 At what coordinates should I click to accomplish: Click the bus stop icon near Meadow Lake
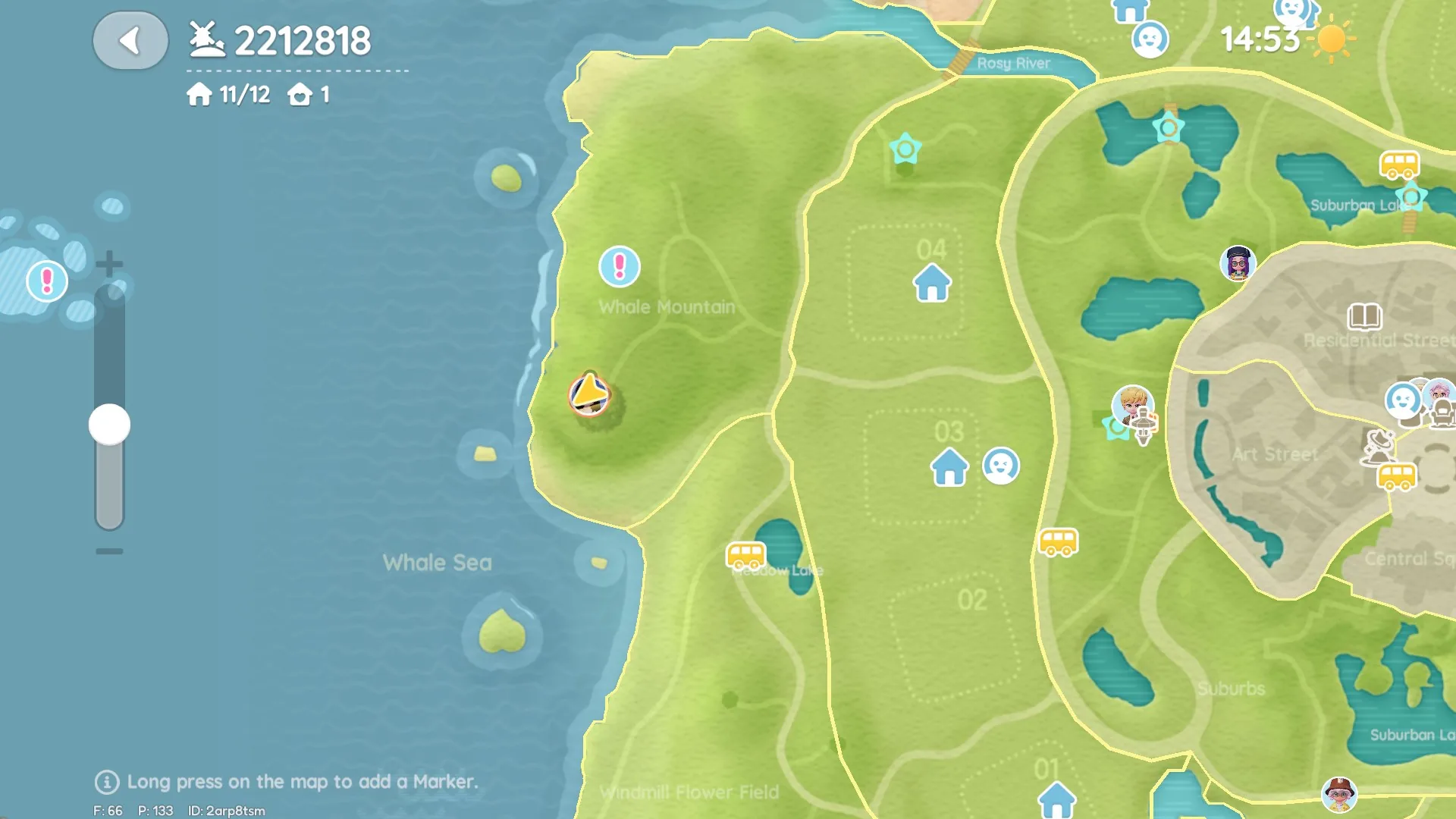point(746,556)
